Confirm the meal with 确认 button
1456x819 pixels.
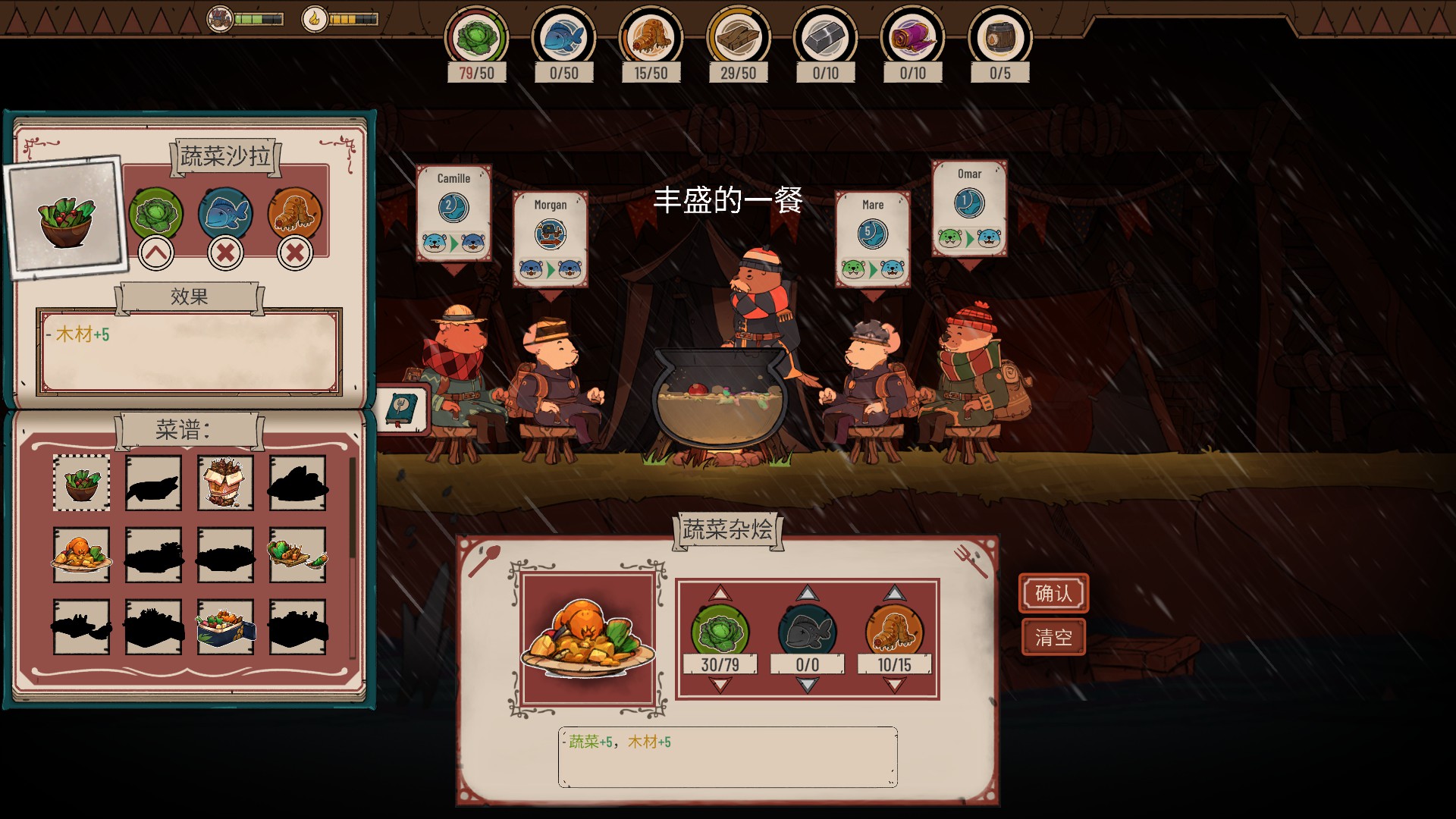pos(1053,593)
